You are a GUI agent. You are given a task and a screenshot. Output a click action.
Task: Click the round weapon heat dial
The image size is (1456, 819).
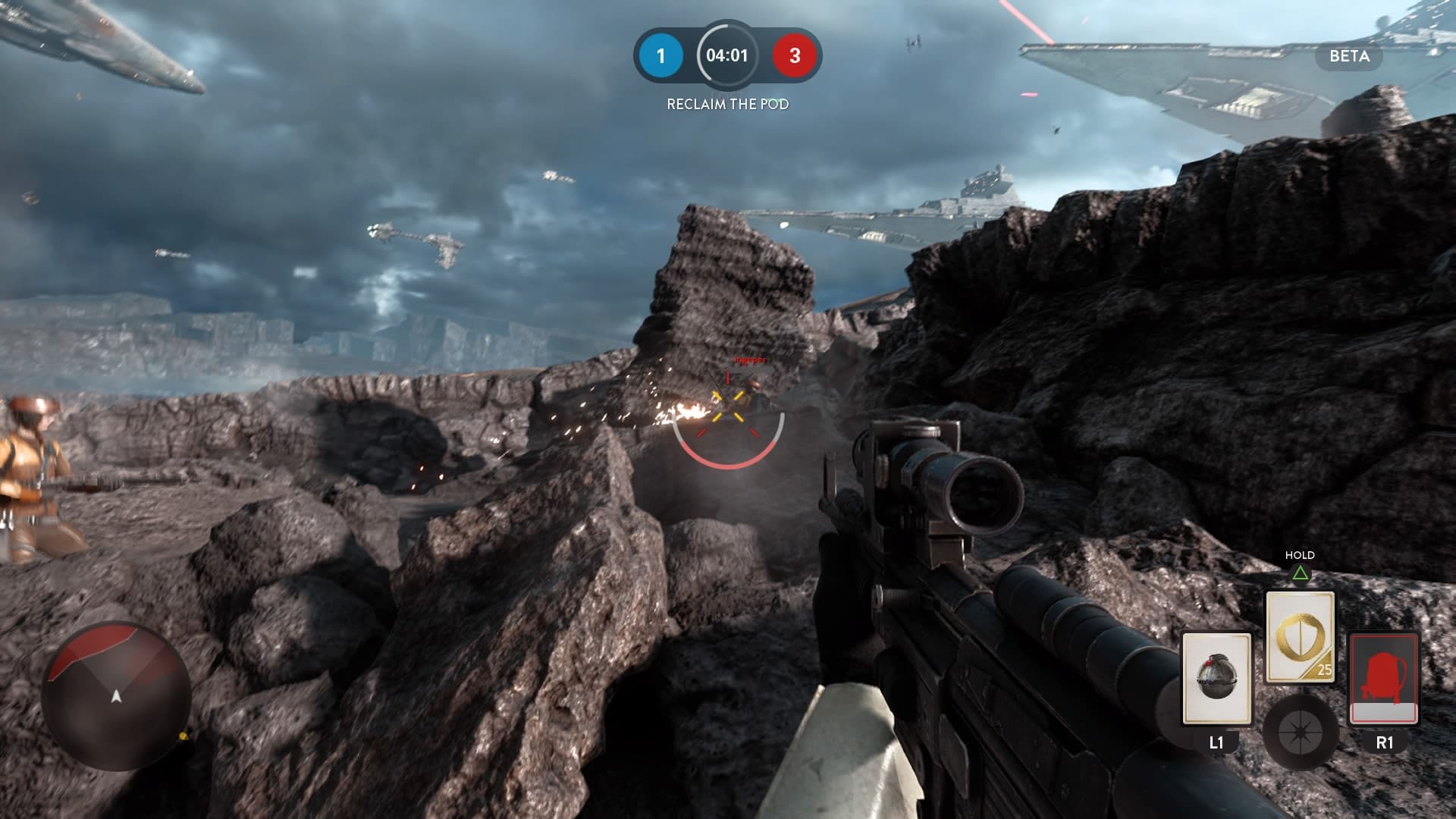click(x=1300, y=732)
